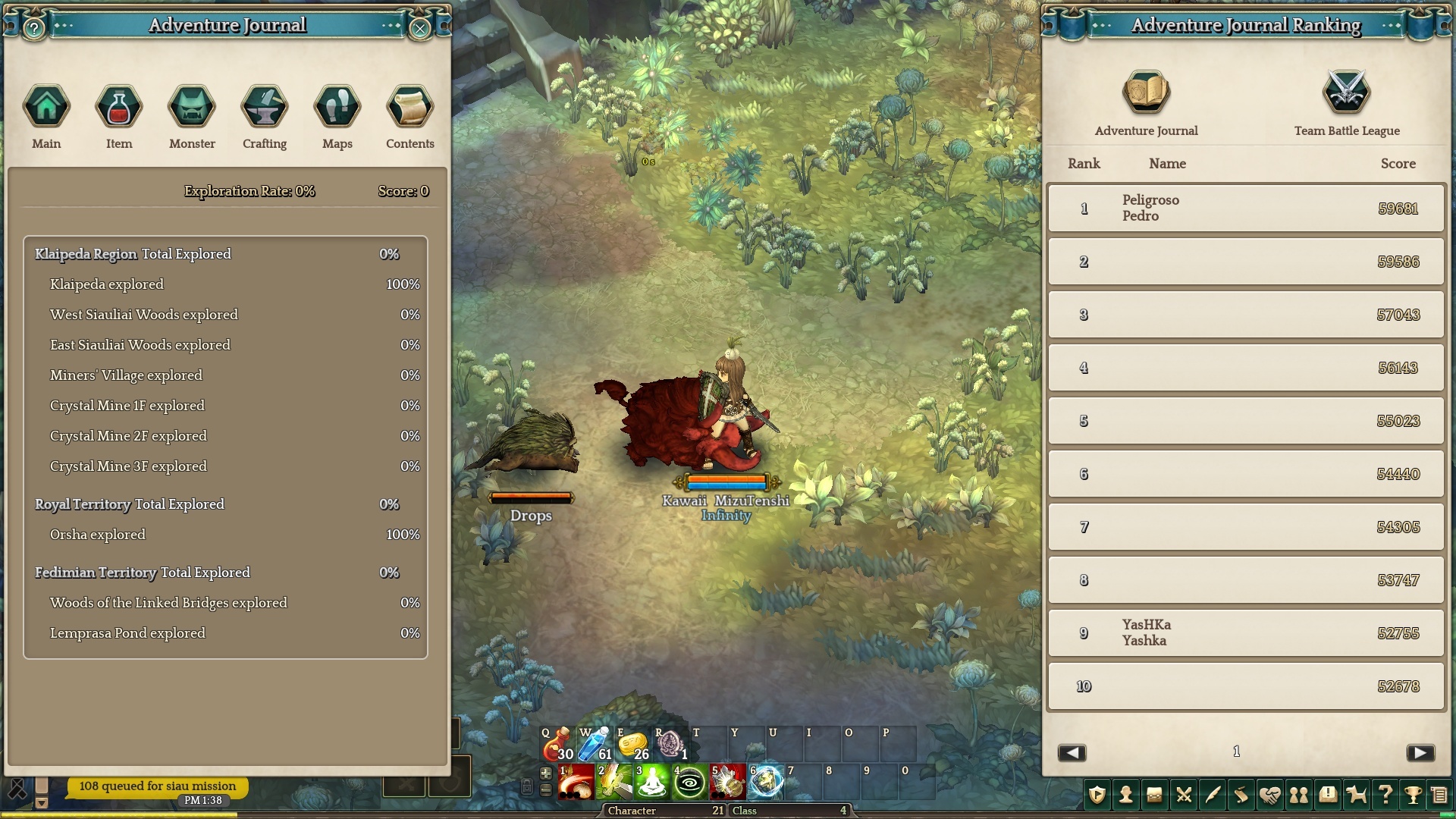Screen dimensions: 1456x819
Task: Activate the green spiral skill icon
Action: (x=689, y=783)
